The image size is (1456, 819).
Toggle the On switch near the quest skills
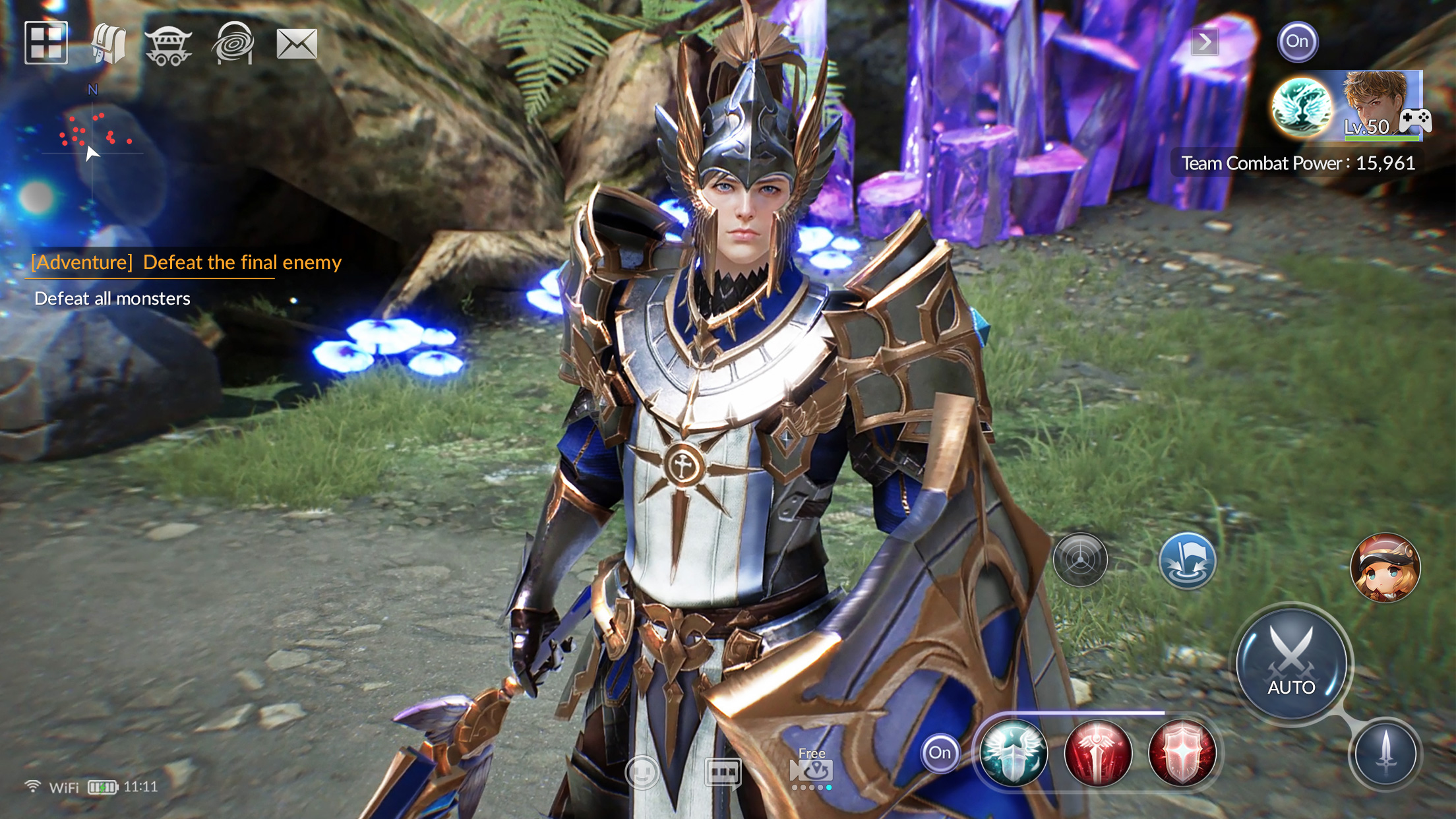tap(939, 752)
